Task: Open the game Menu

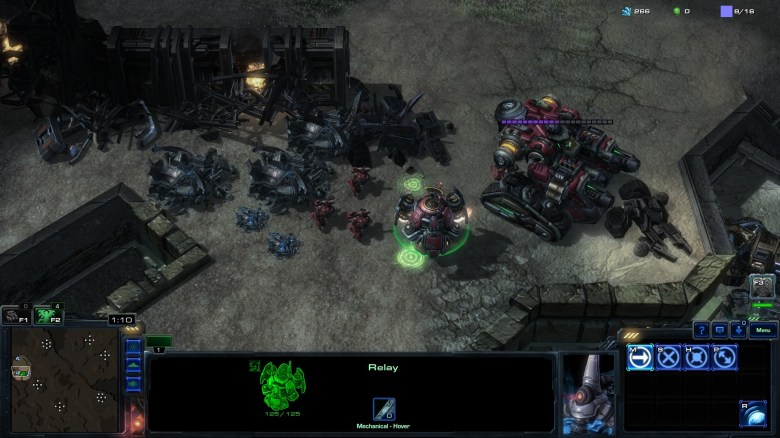Action: pyautogui.click(x=762, y=330)
